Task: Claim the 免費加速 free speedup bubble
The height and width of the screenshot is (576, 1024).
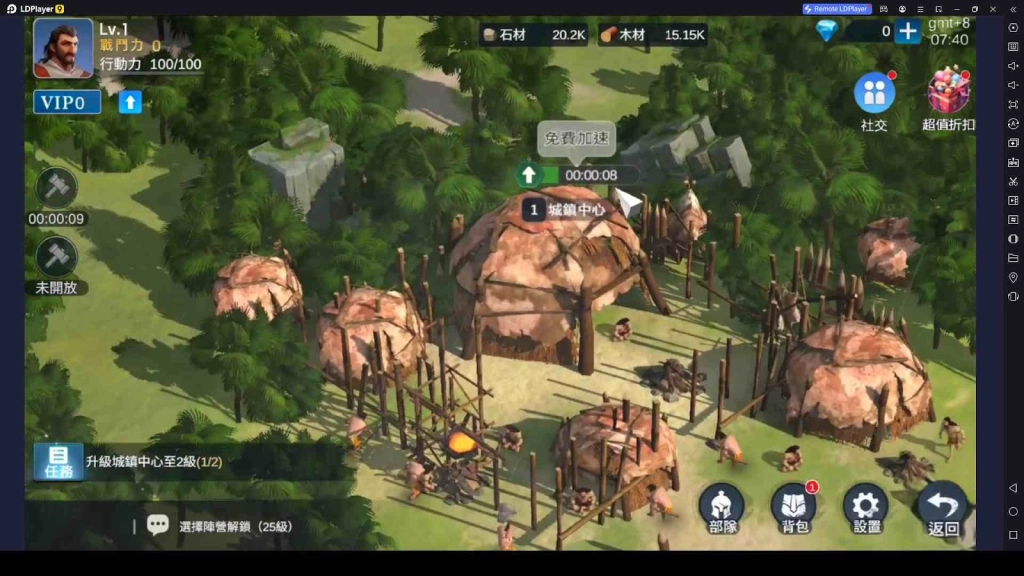Action: (576, 139)
